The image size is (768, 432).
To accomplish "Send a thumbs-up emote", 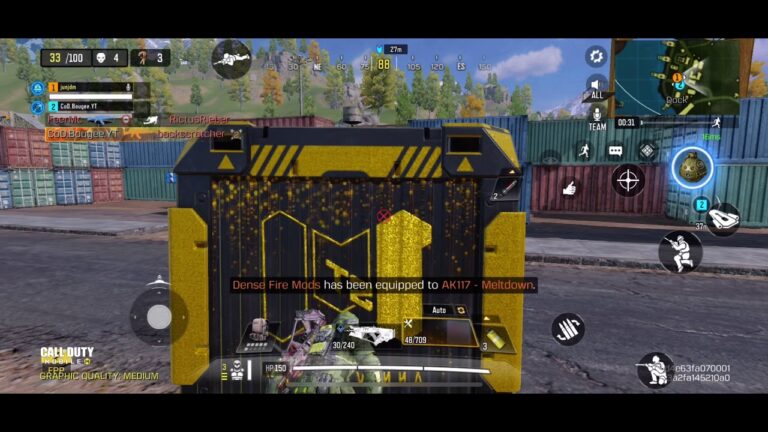I will (569, 187).
